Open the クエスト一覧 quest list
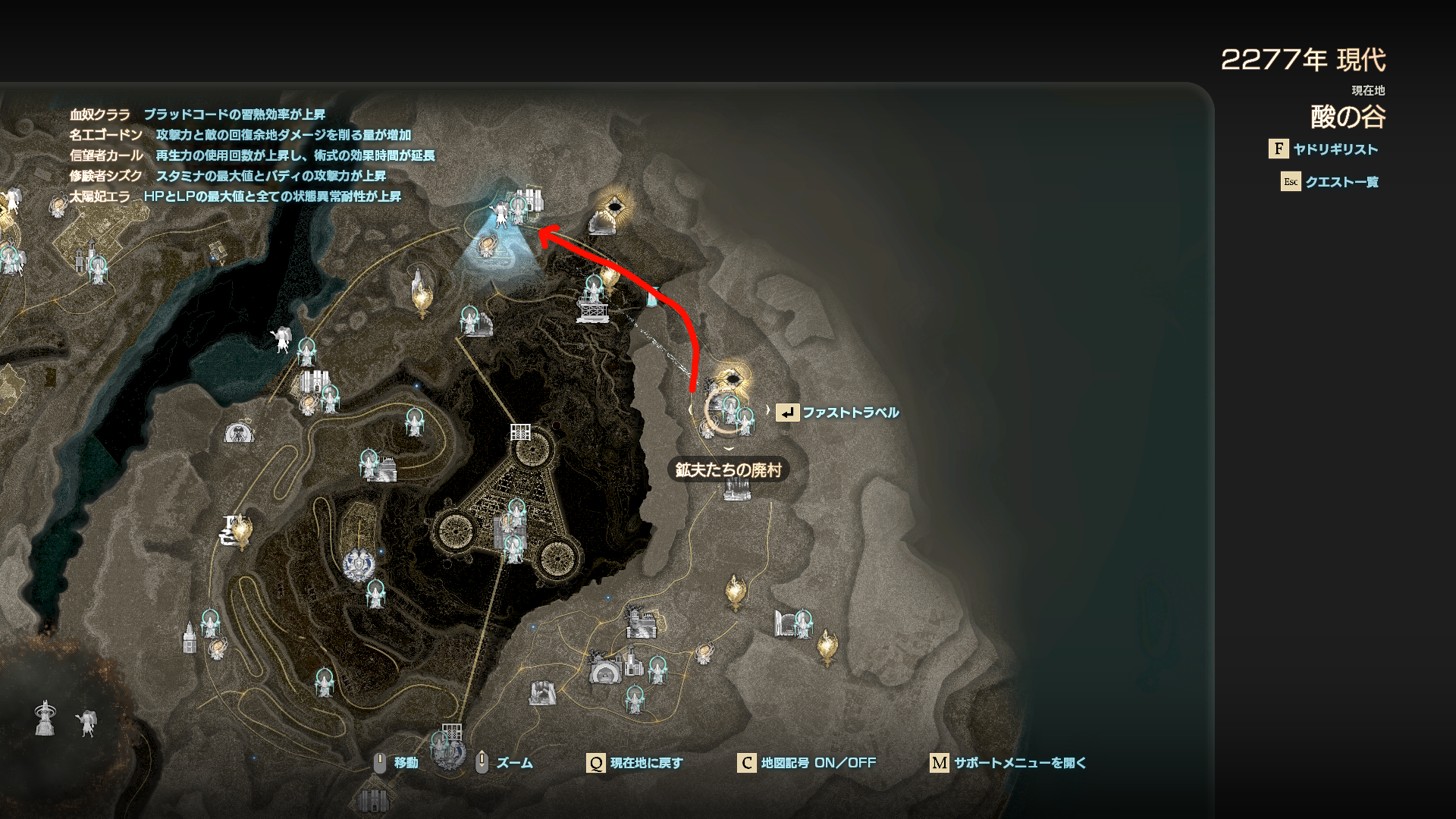1456x819 pixels. [x=1341, y=182]
